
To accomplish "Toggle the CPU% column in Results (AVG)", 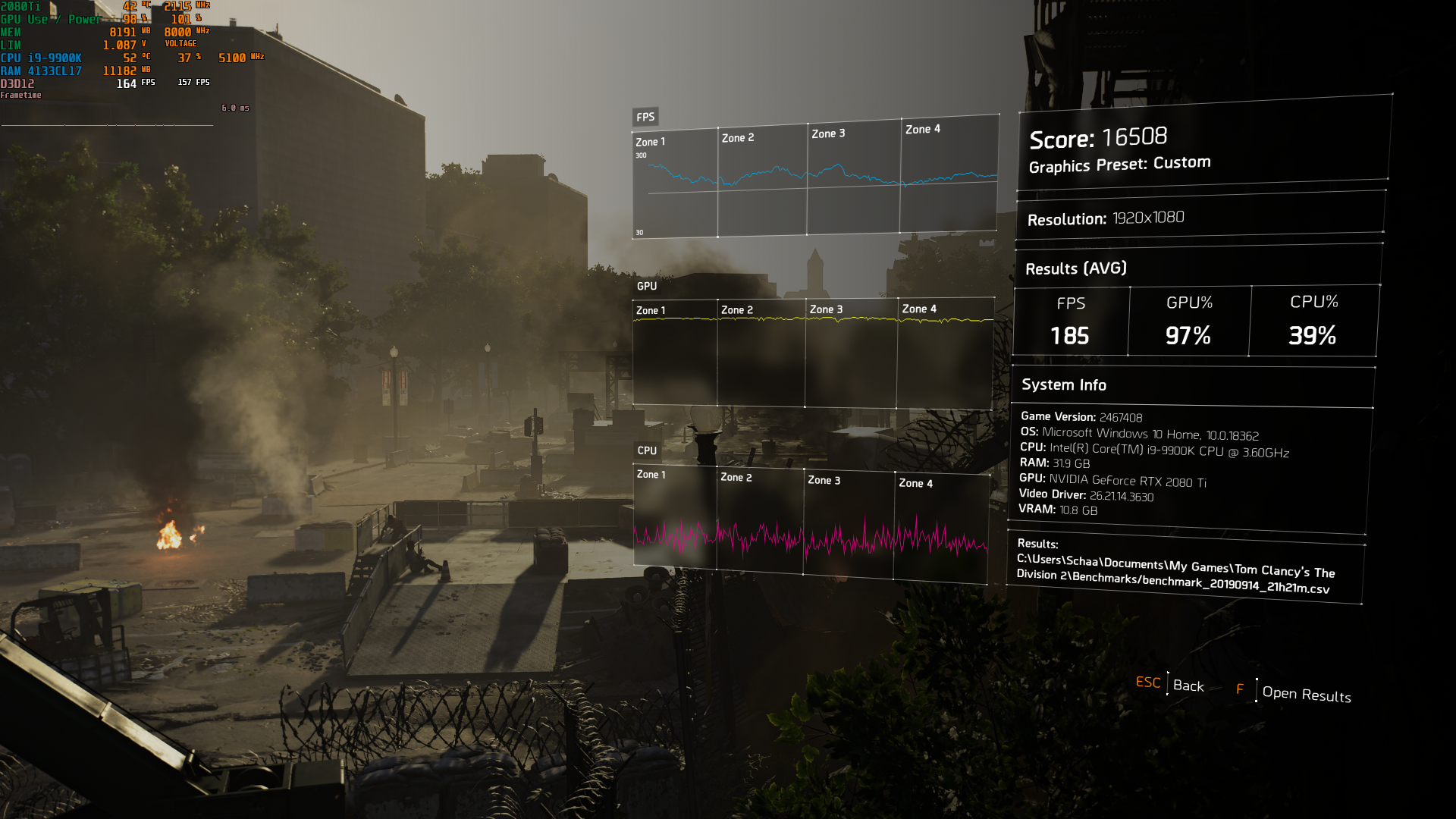I will [x=1313, y=320].
